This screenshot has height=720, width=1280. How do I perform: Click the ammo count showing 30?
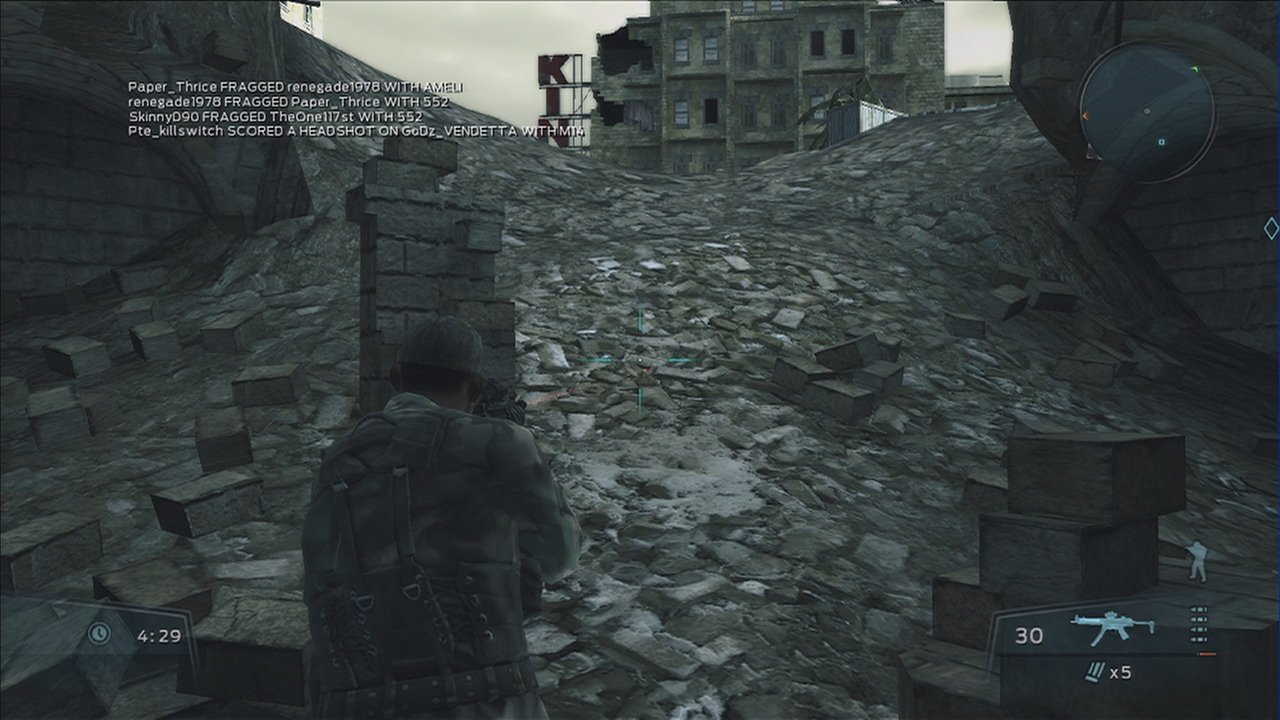pyautogui.click(x=1030, y=635)
